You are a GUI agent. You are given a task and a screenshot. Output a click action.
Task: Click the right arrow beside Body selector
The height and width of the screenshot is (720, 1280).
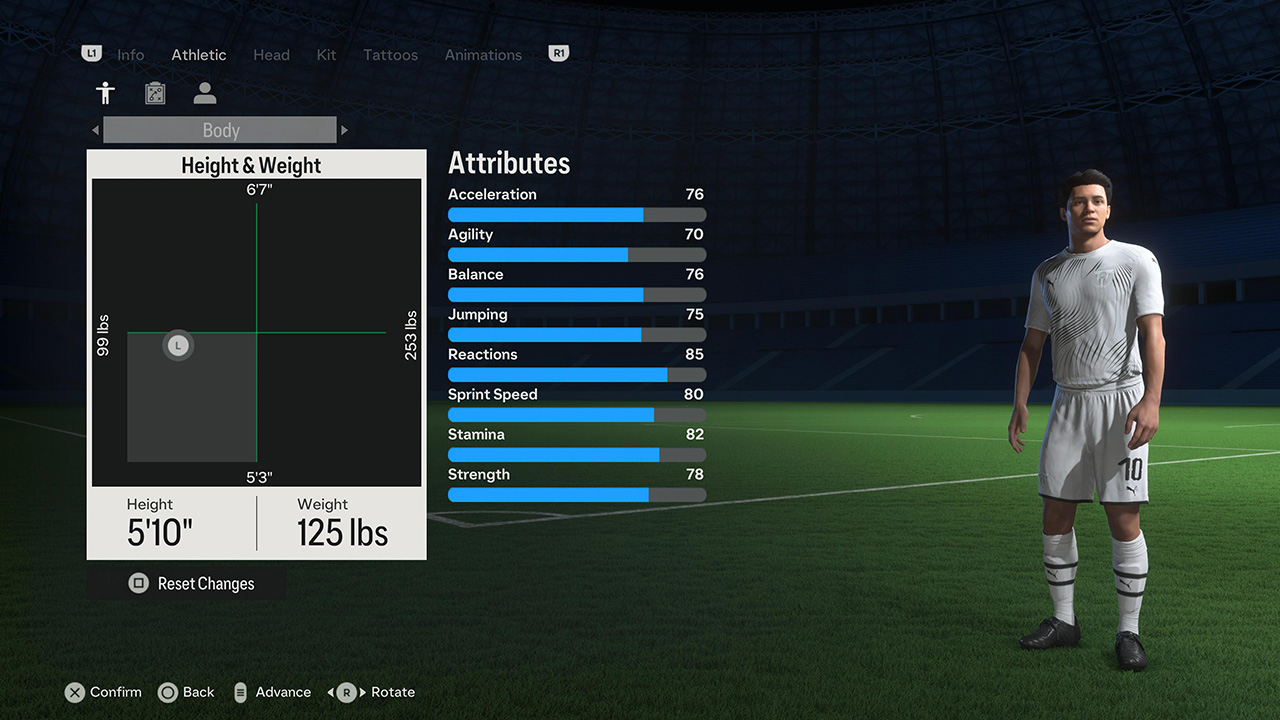344,130
